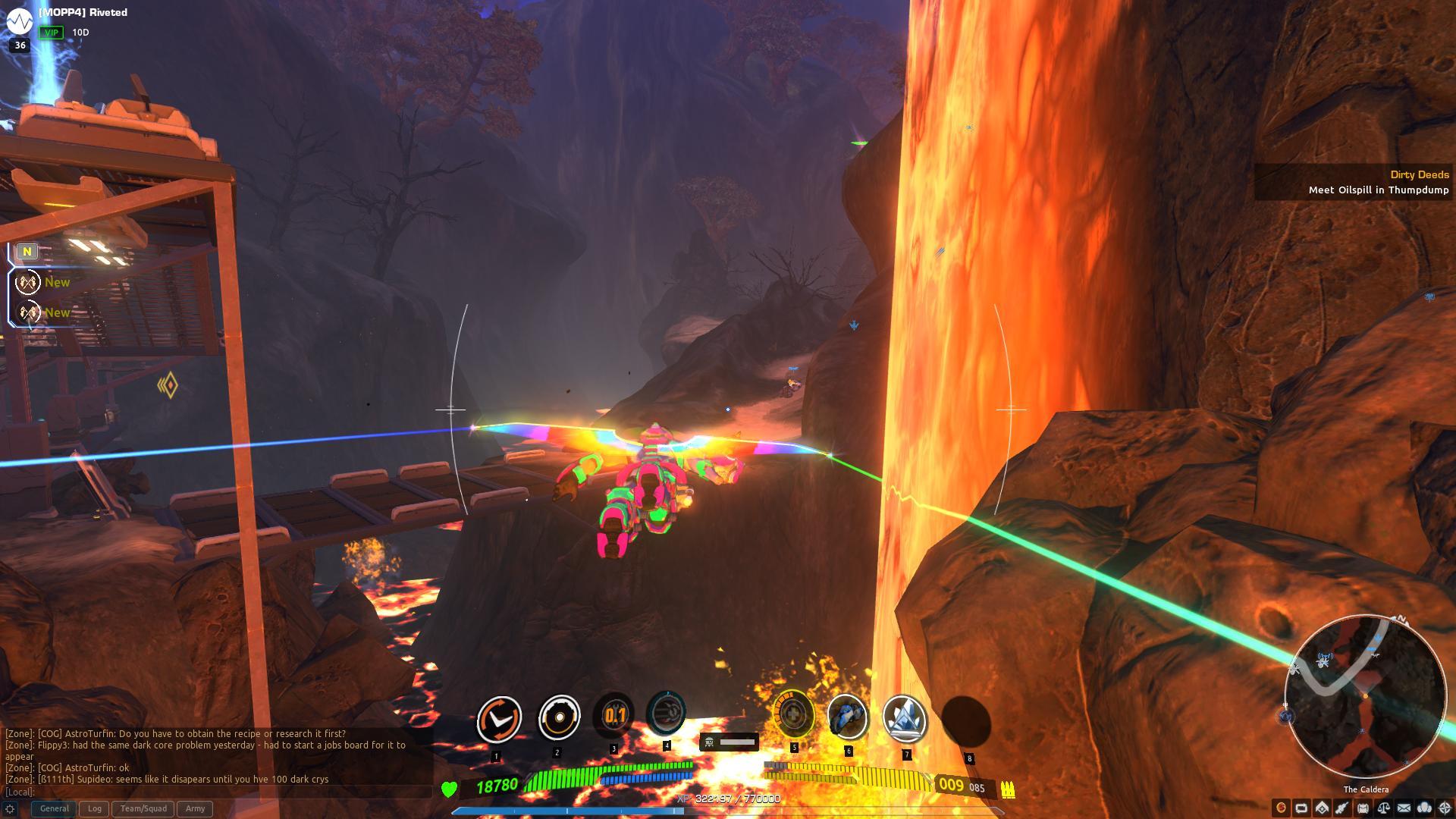1456x819 pixels.
Task: Open the rank chevron progression icon
Action: click(x=1323, y=808)
